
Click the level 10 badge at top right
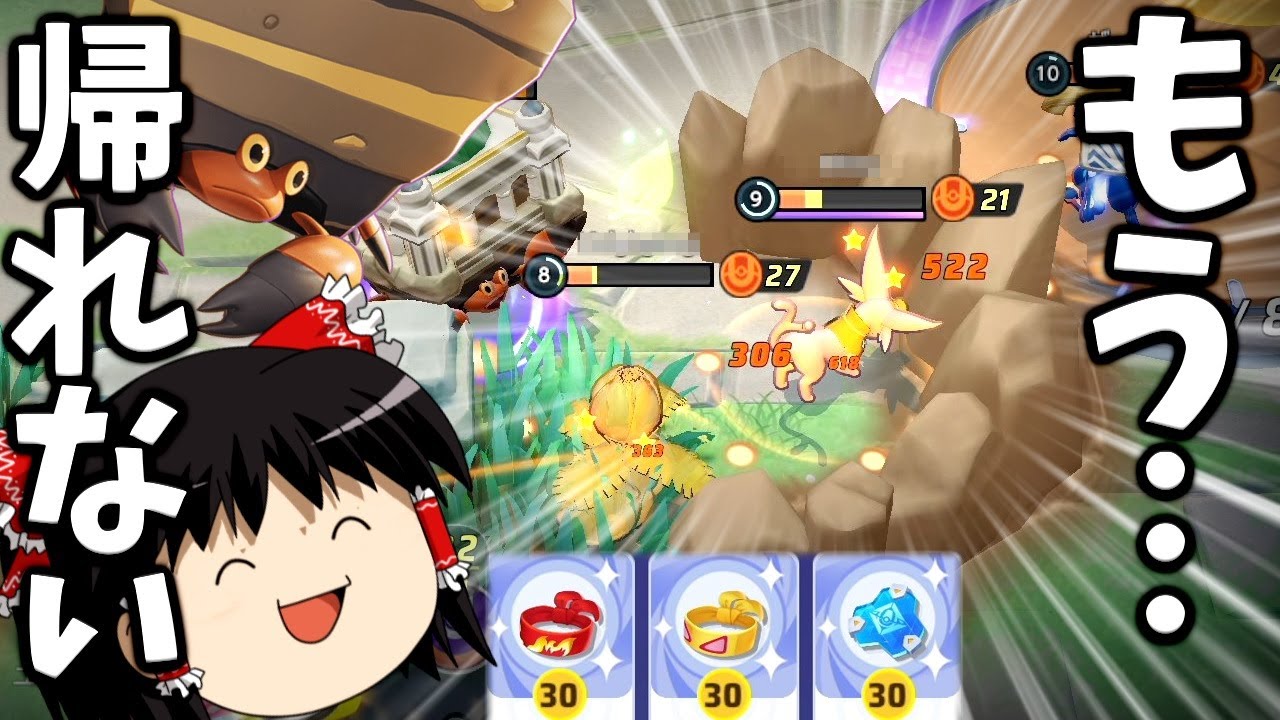point(1046,73)
